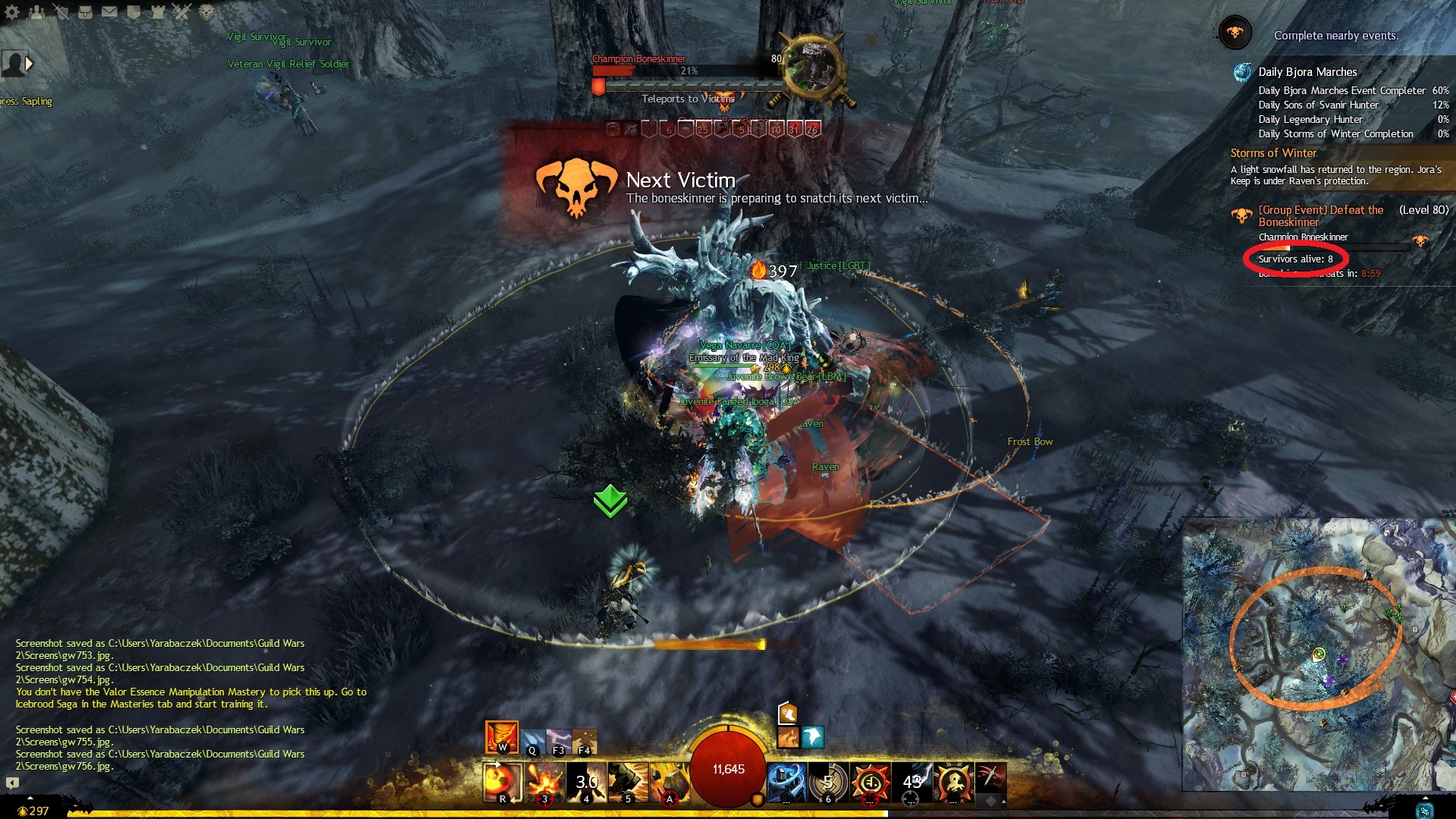This screenshot has height=819, width=1456.
Task: Open the contacts and LFG panel
Action: coord(37,11)
